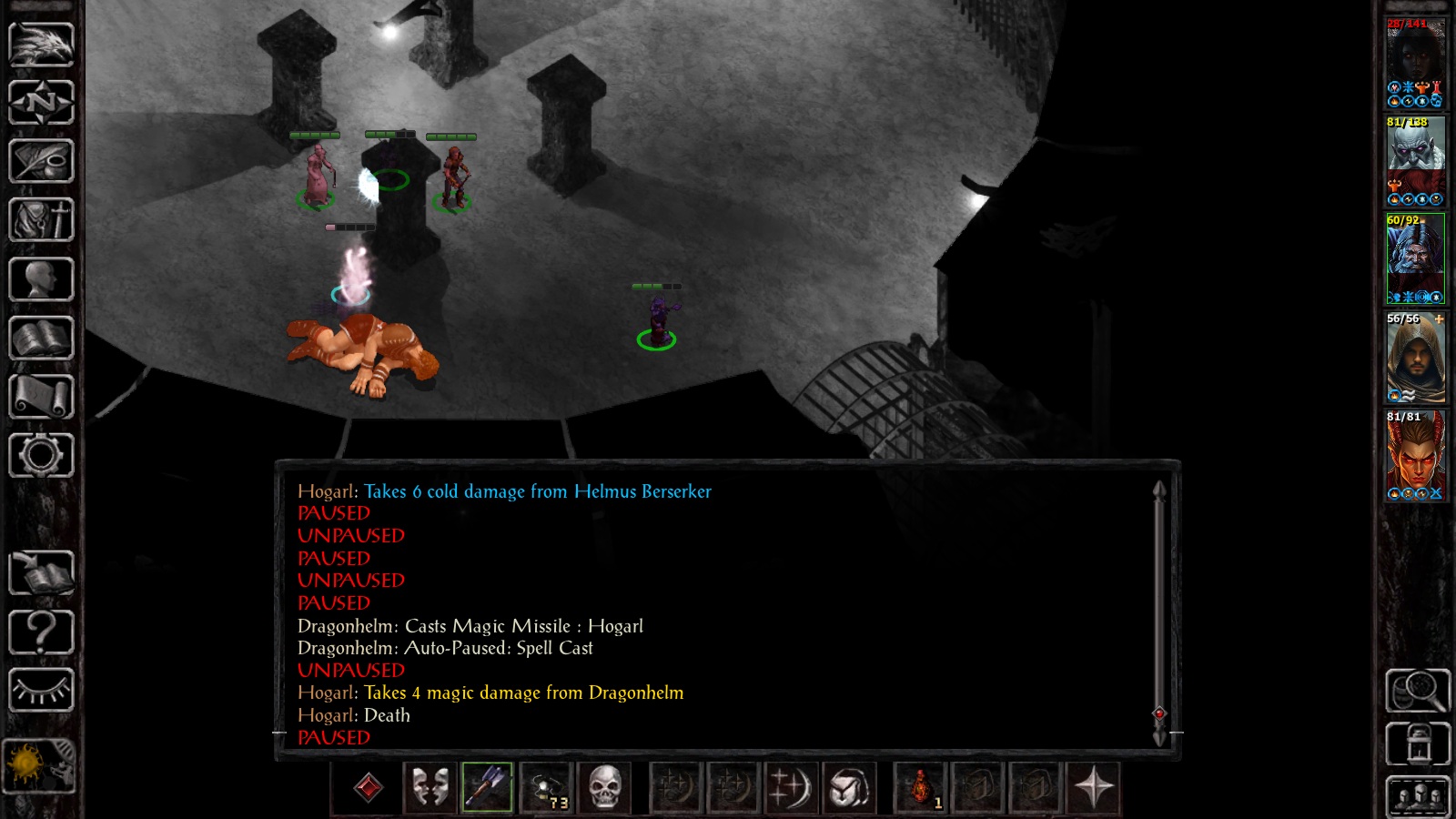Select the whole party with the group icon

point(1417,797)
